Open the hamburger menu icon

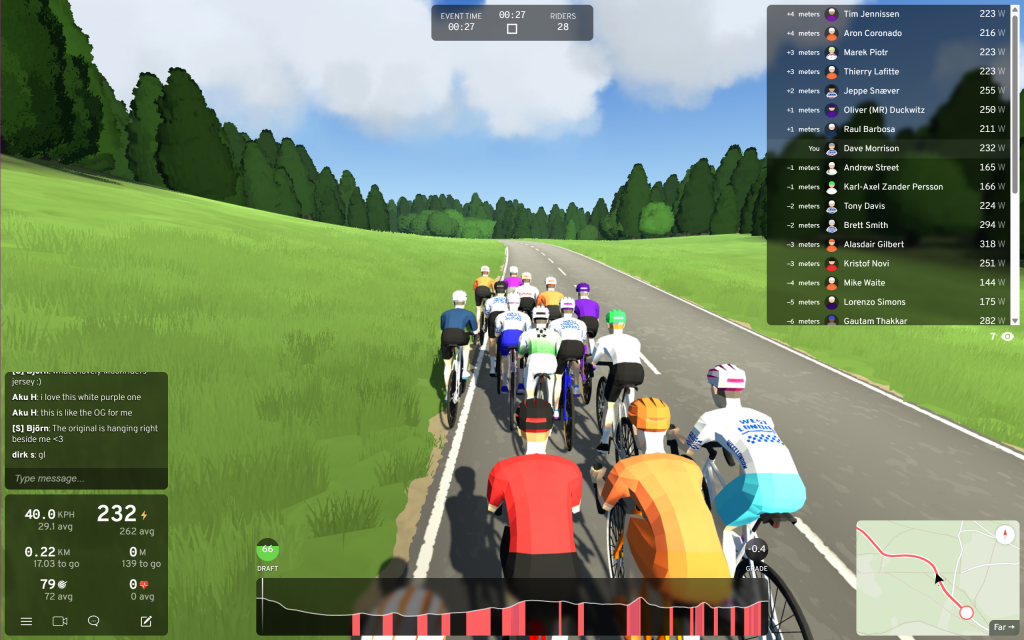coord(27,621)
